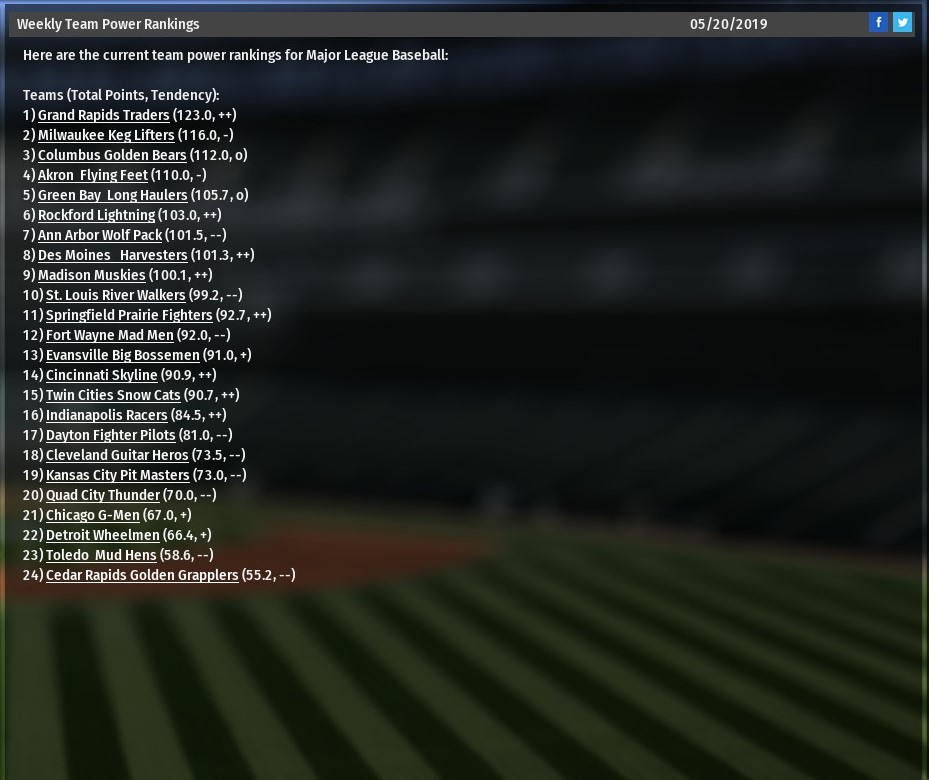View Des Moines Harvesters team

[112, 255]
